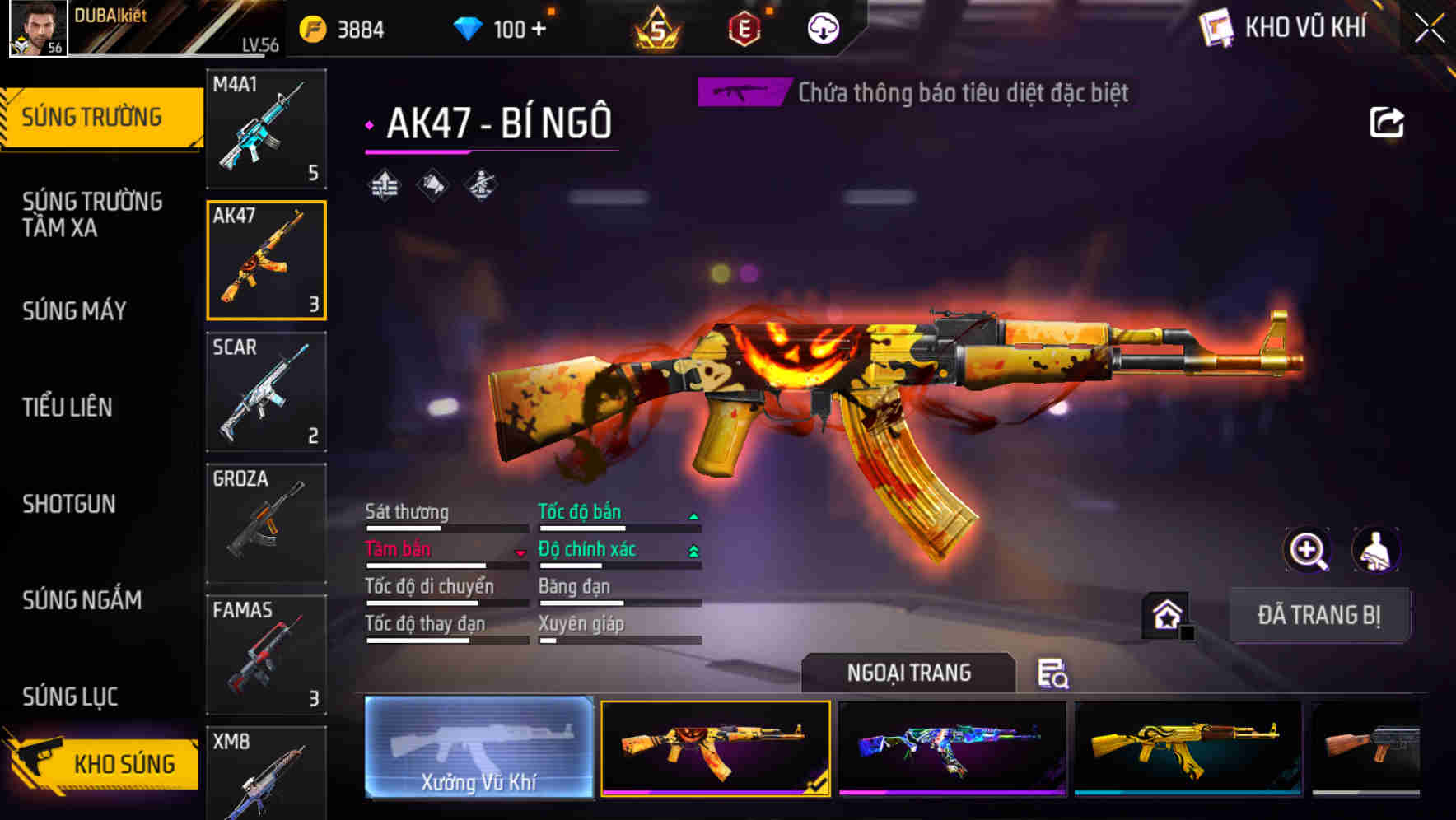Click the cloud download icon in the top bar
Image resolution: width=1456 pixels, height=820 pixels.
pyautogui.click(x=823, y=28)
